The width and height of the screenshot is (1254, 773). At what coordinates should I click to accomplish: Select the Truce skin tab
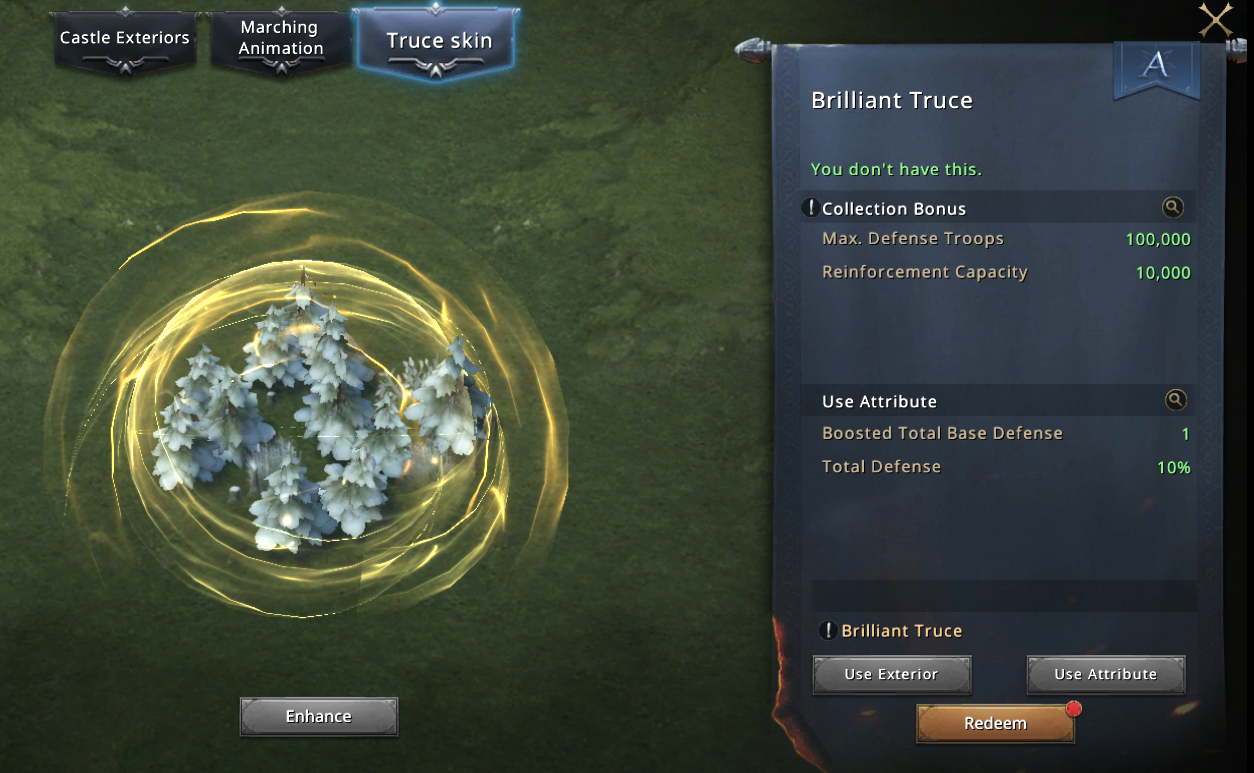pos(439,42)
